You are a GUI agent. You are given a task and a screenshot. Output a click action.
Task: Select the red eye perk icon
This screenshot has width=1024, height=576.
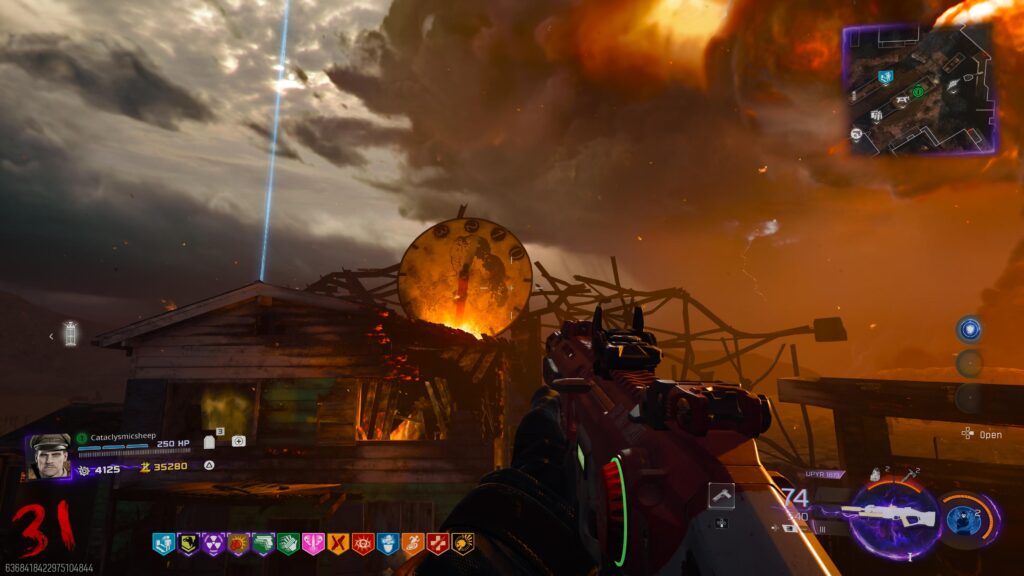click(363, 544)
